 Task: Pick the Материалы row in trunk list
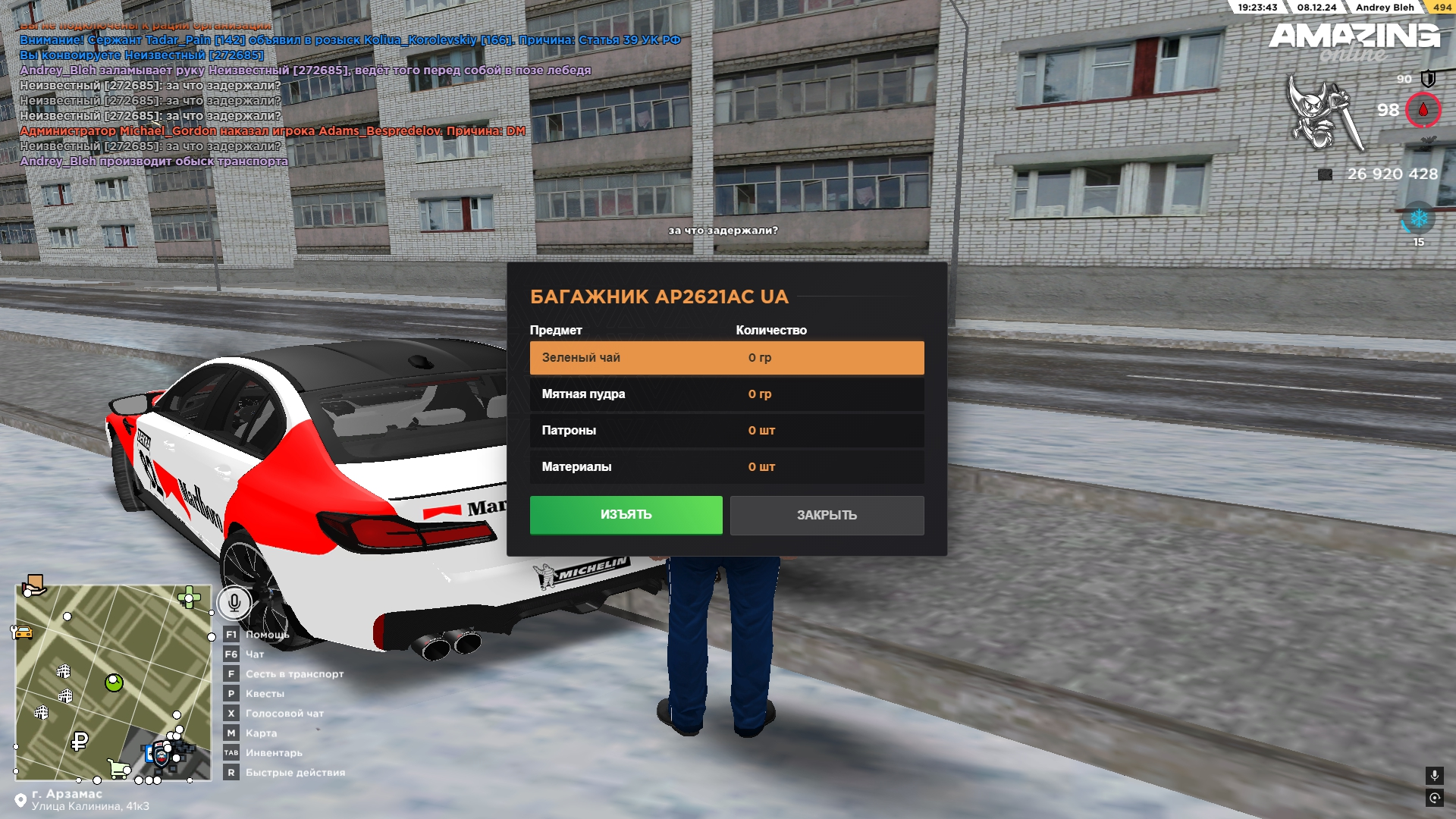click(x=726, y=467)
